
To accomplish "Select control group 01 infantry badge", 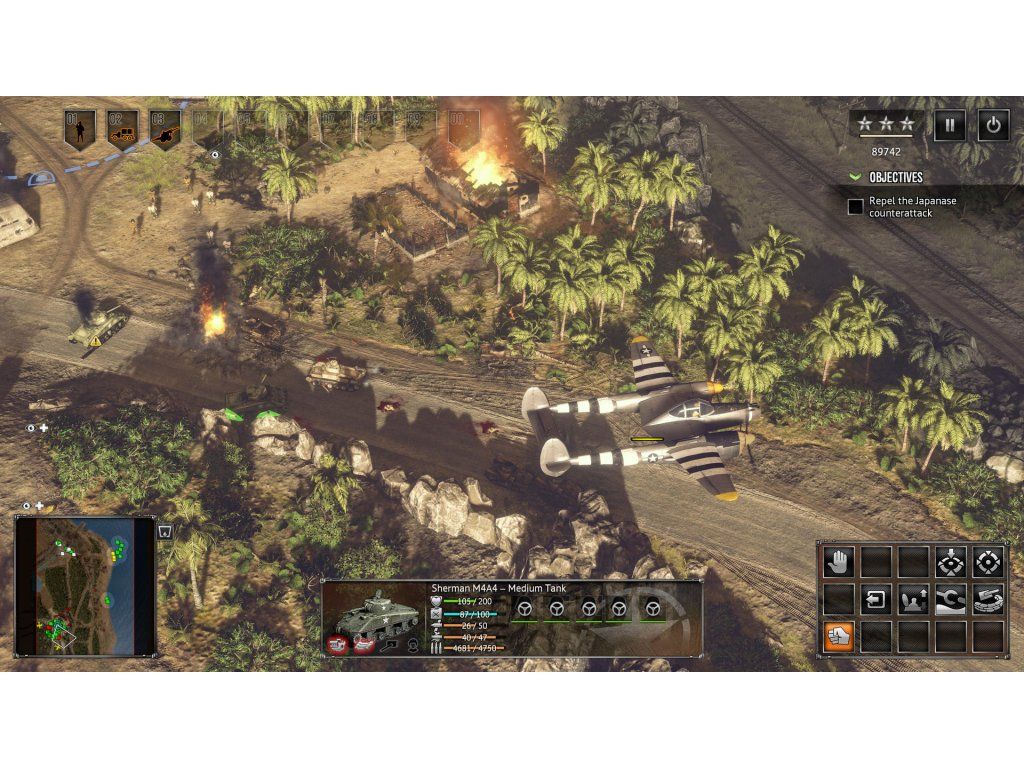I will tap(79, 127).
